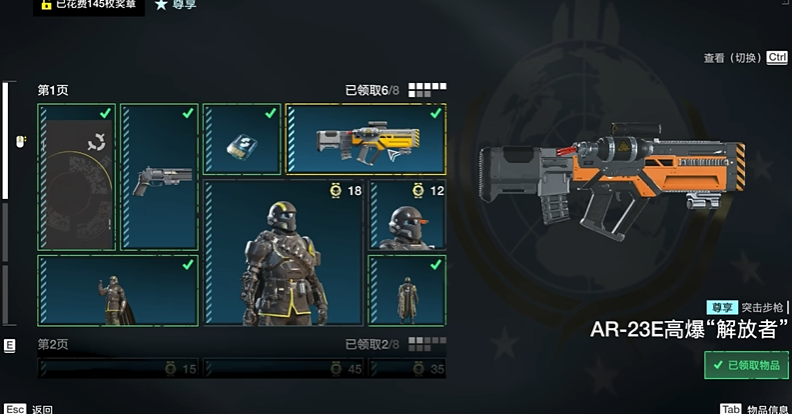The height and width of the screenshot is (414, 792).
Task: Select the page 2 reward costing 15 medals
Action: point(118,369)
